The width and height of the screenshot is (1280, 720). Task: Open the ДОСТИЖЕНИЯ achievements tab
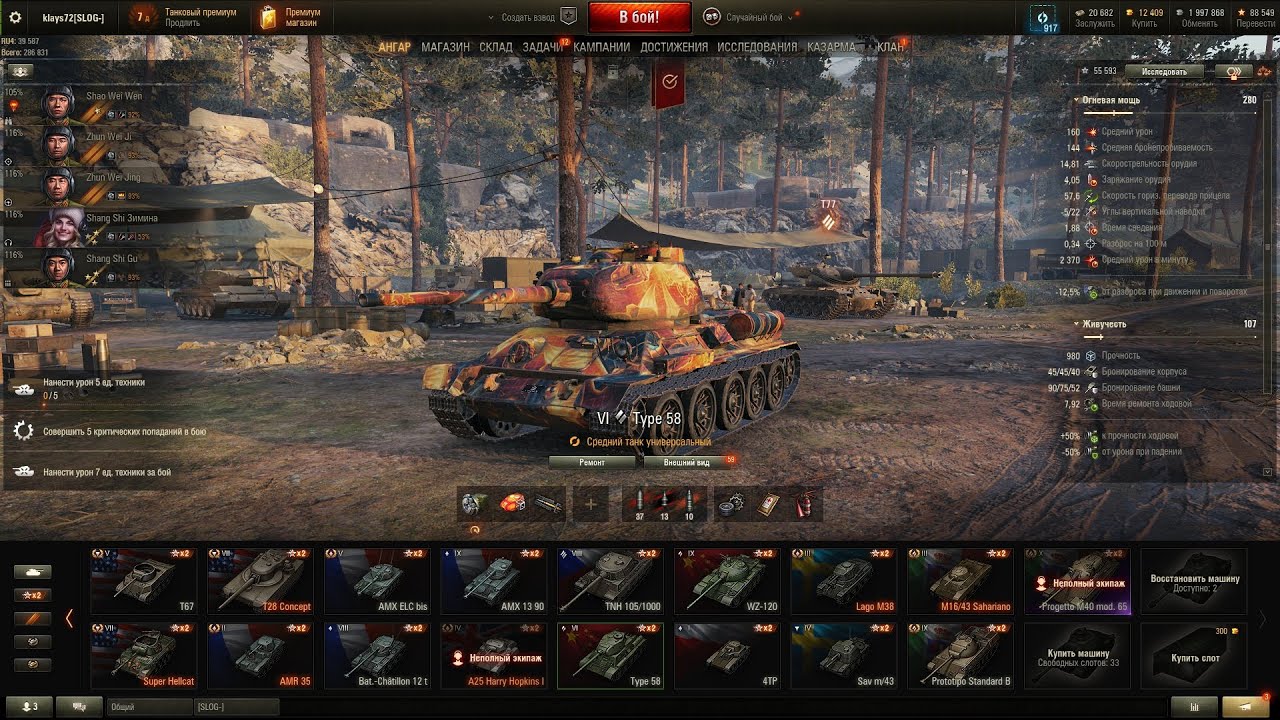click(674, 47)
